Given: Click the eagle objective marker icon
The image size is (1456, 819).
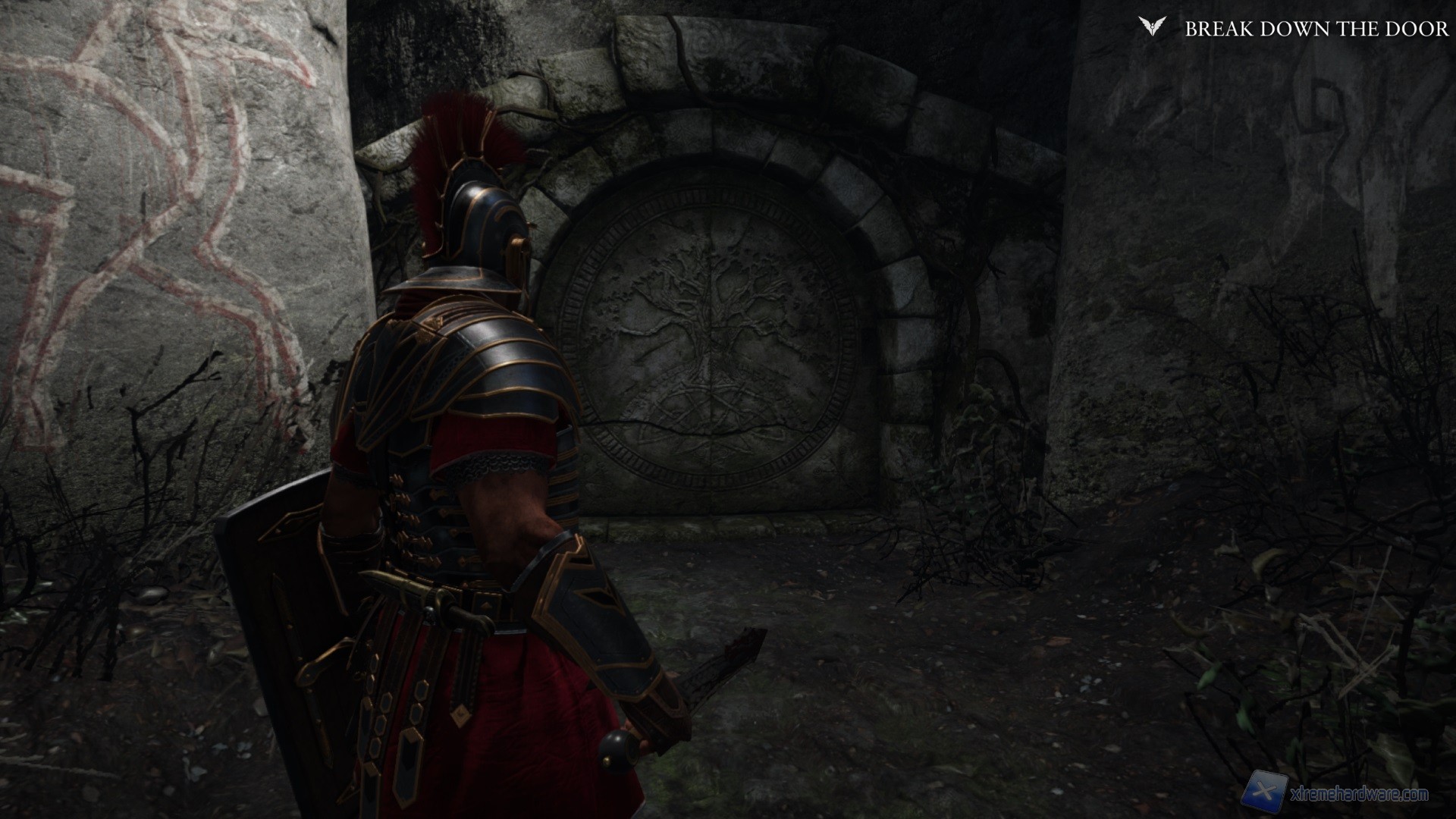Looking at the screenshot, I should 1151,27.
